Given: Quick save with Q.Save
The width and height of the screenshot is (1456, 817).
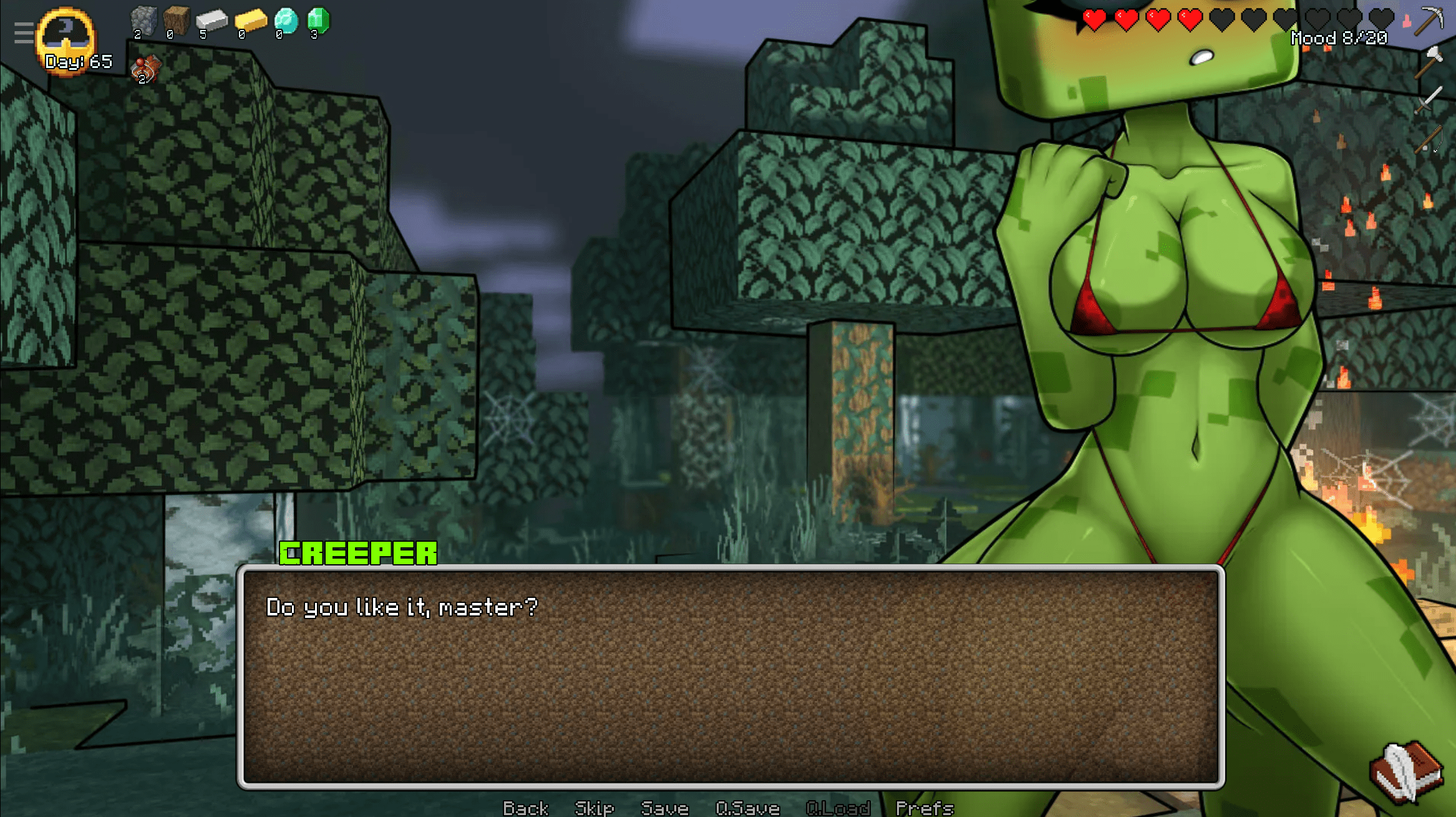Looking at the screenshot, I should pos(747,808).
